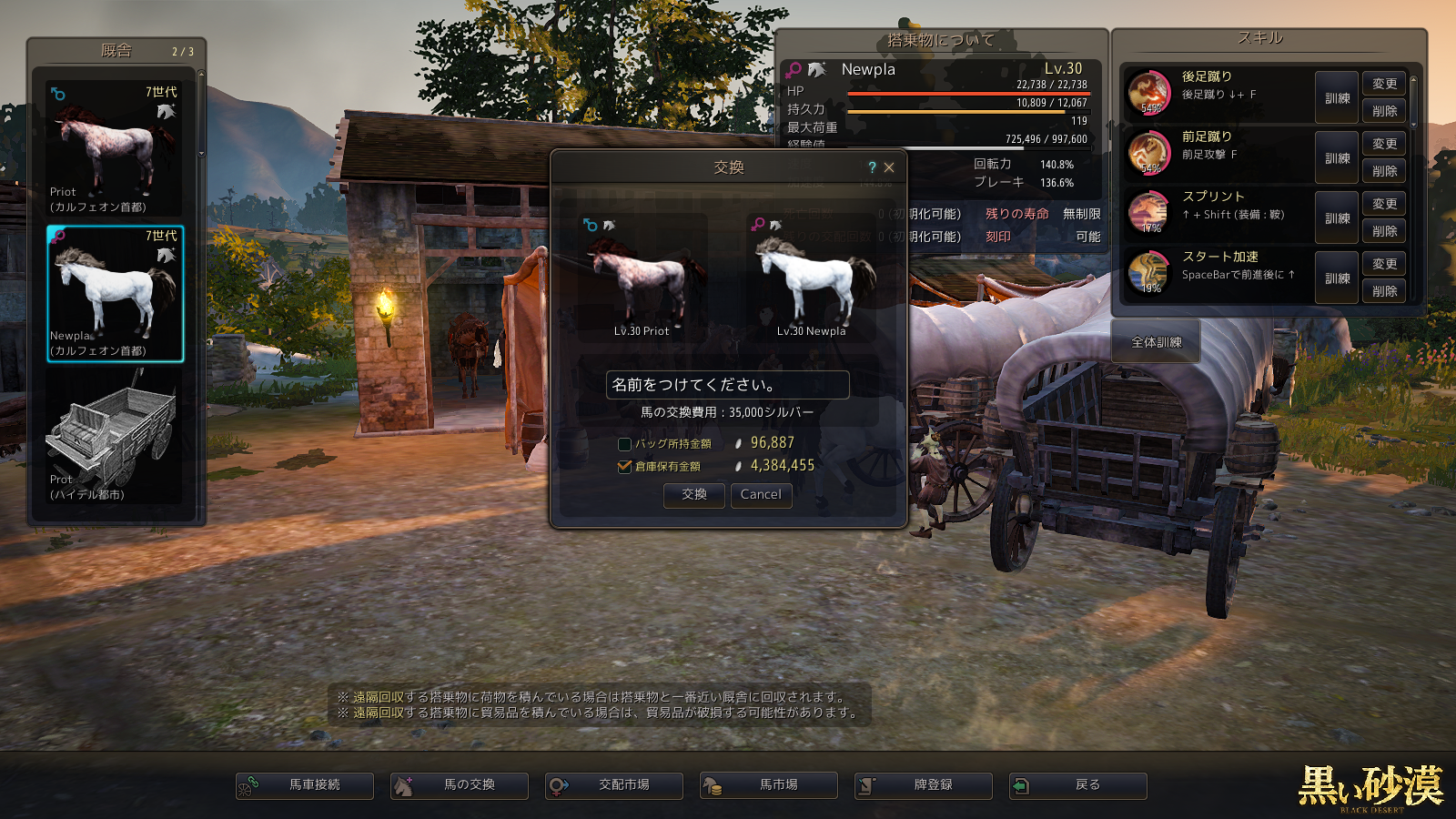
Task: Type a name in the horse name field
Action: tap(727, 385)
